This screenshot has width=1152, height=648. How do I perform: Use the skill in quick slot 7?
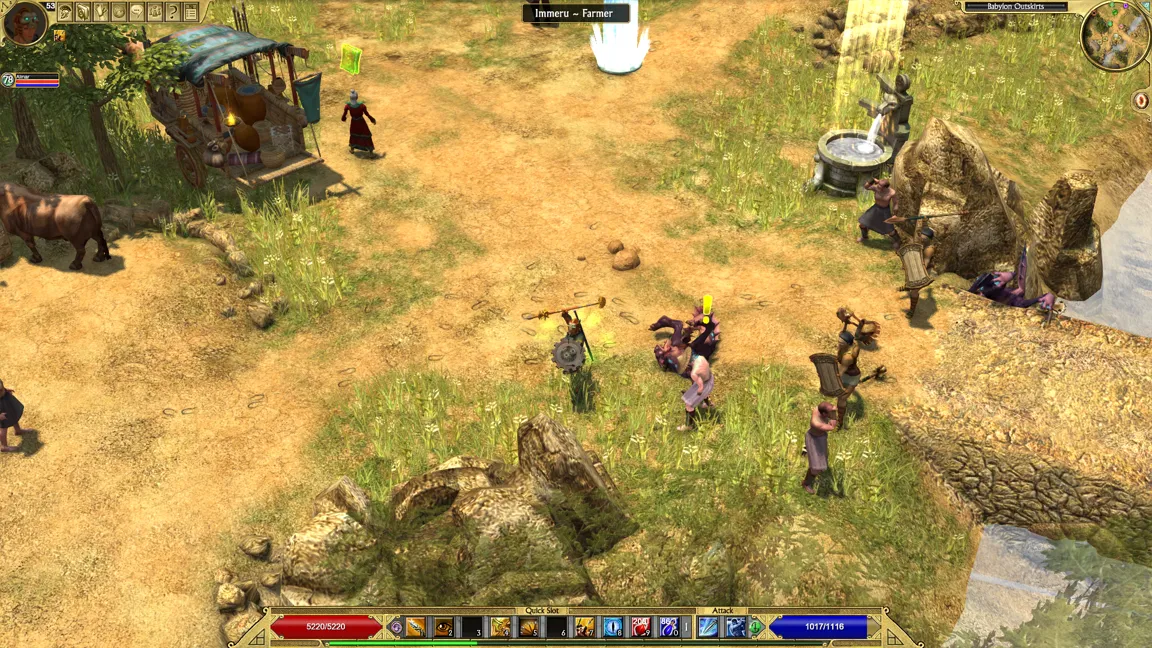[x=585, y=627]
